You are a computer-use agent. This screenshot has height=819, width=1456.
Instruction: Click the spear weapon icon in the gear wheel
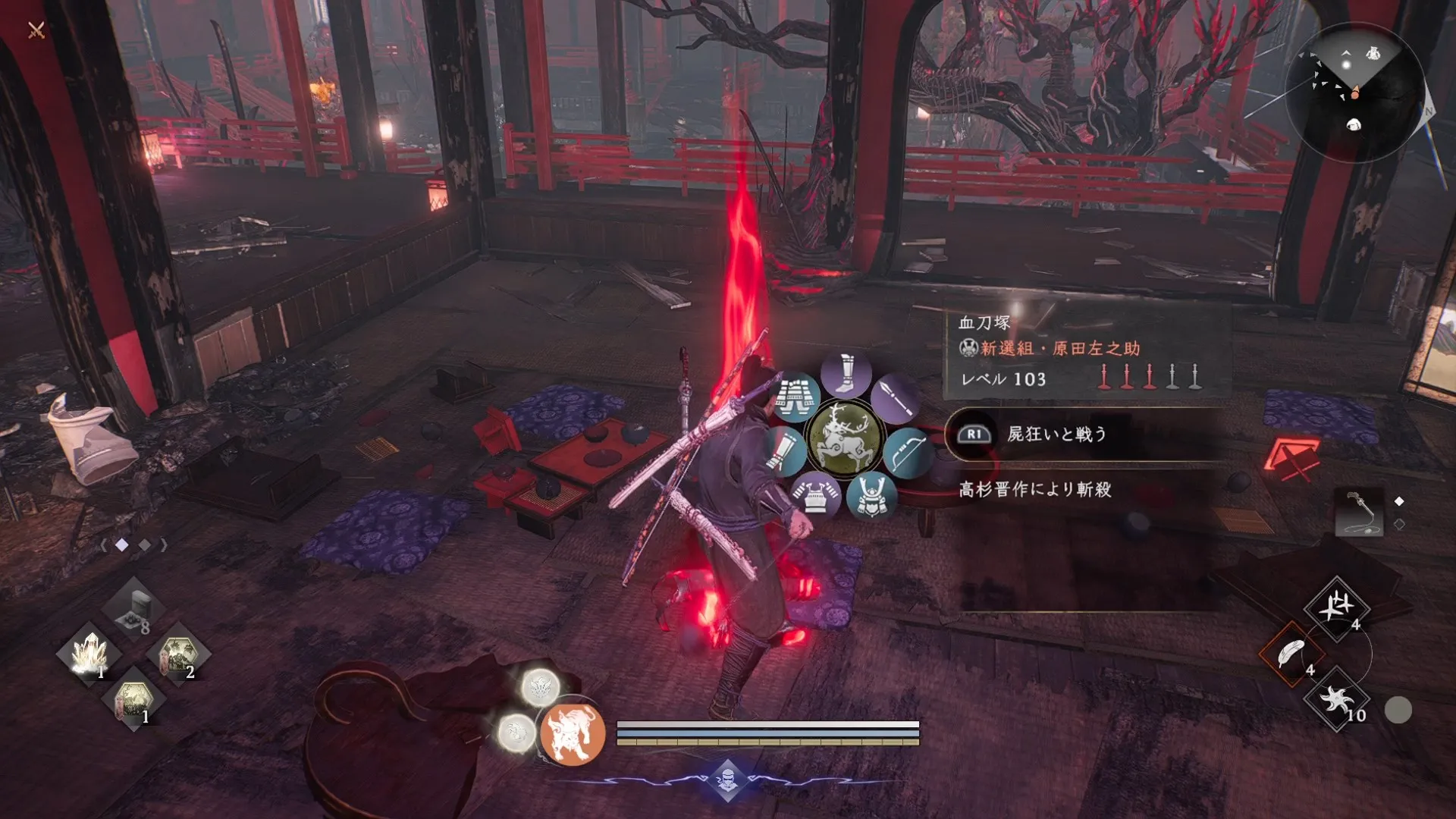click(x=896, y=399)
